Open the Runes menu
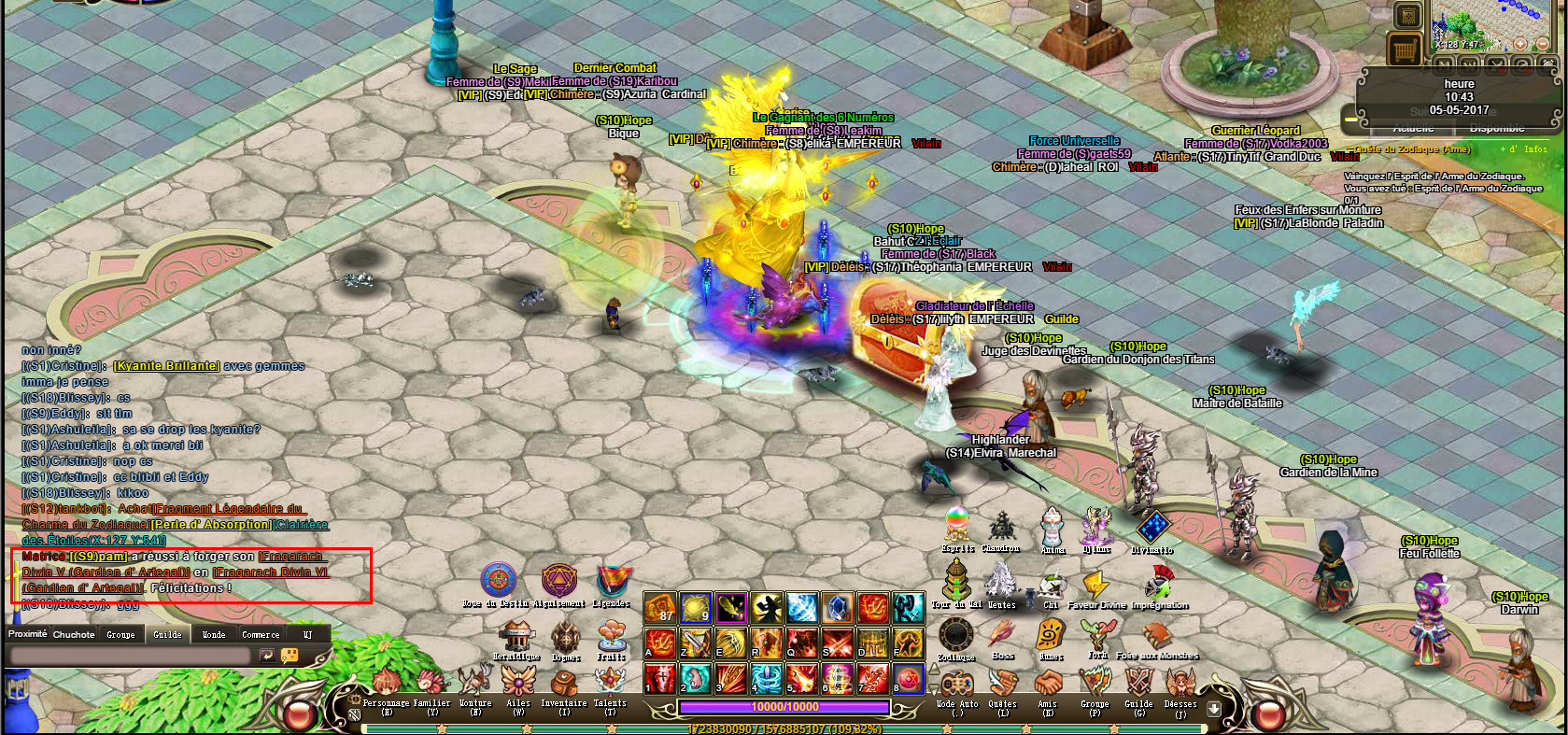 tap(1051, 635)
